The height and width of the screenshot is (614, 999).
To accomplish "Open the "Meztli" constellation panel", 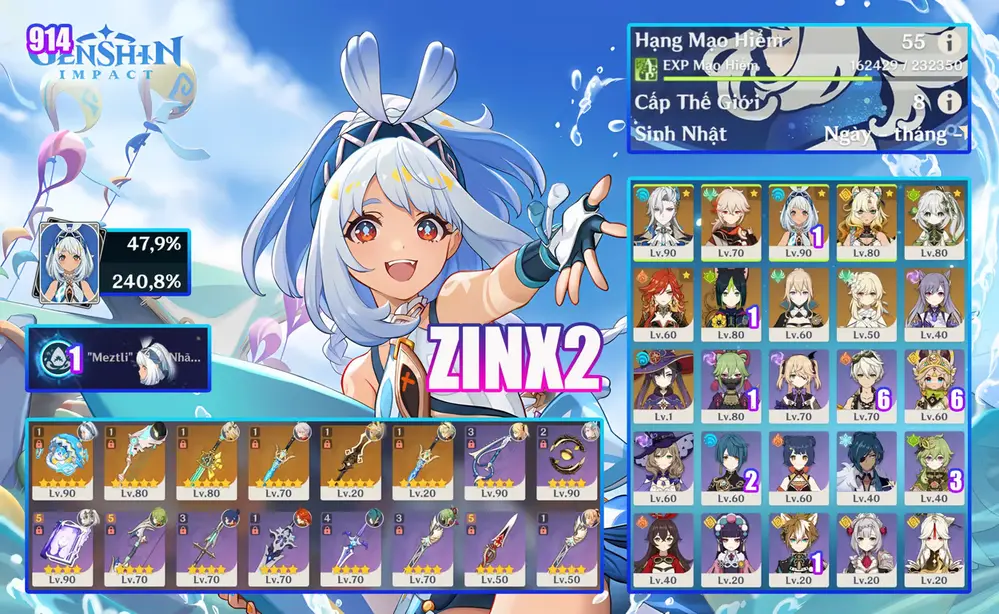I will click(x=119, y=358).
